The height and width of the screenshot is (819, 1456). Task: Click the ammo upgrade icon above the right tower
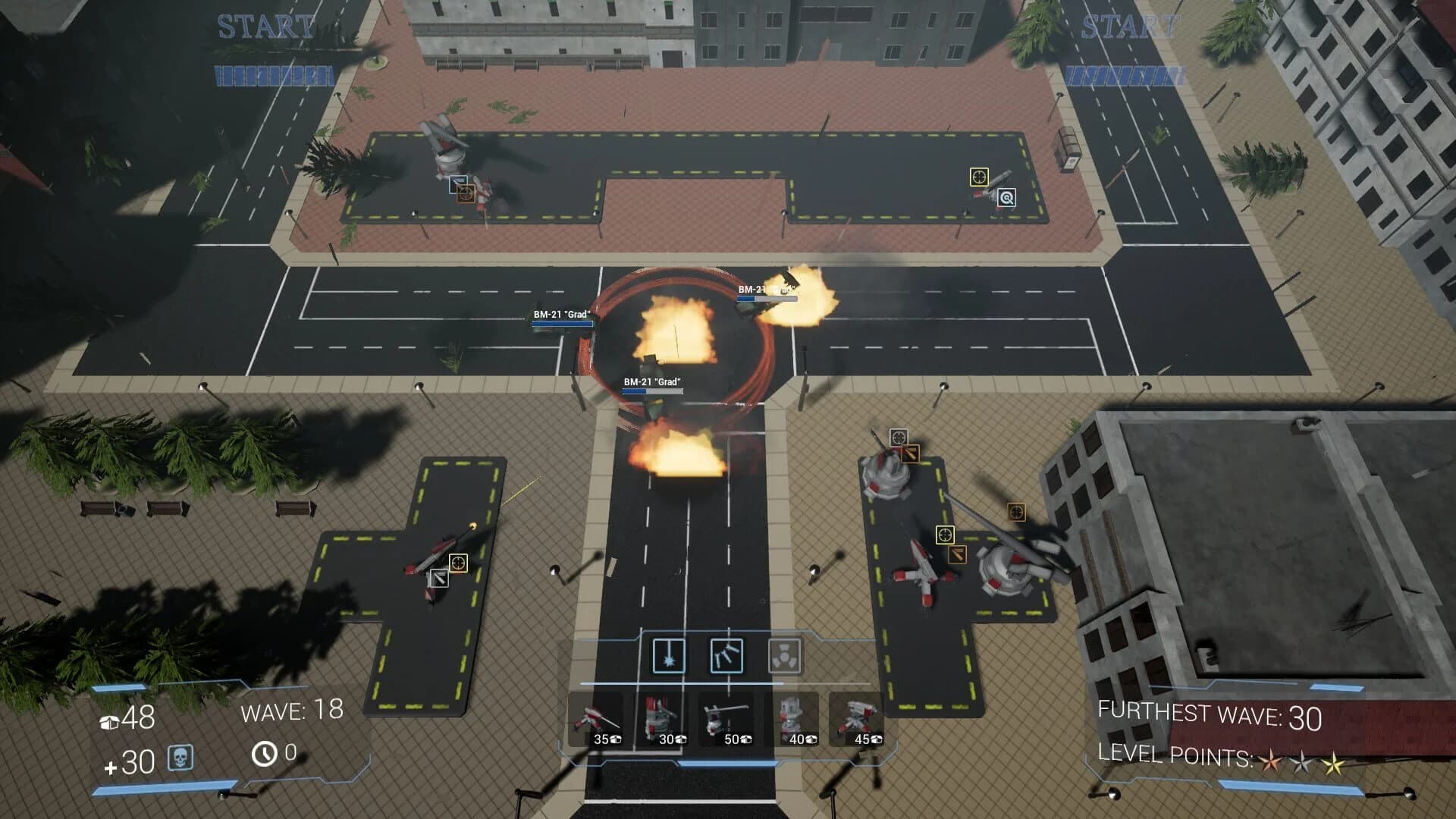pyautogui.click(x=911, y=453)
